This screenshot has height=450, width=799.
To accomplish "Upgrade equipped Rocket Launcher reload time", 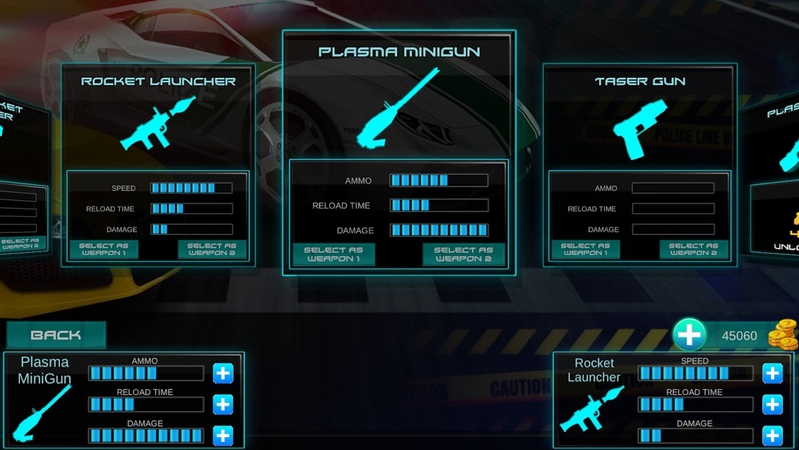I will tap(772, 404).
